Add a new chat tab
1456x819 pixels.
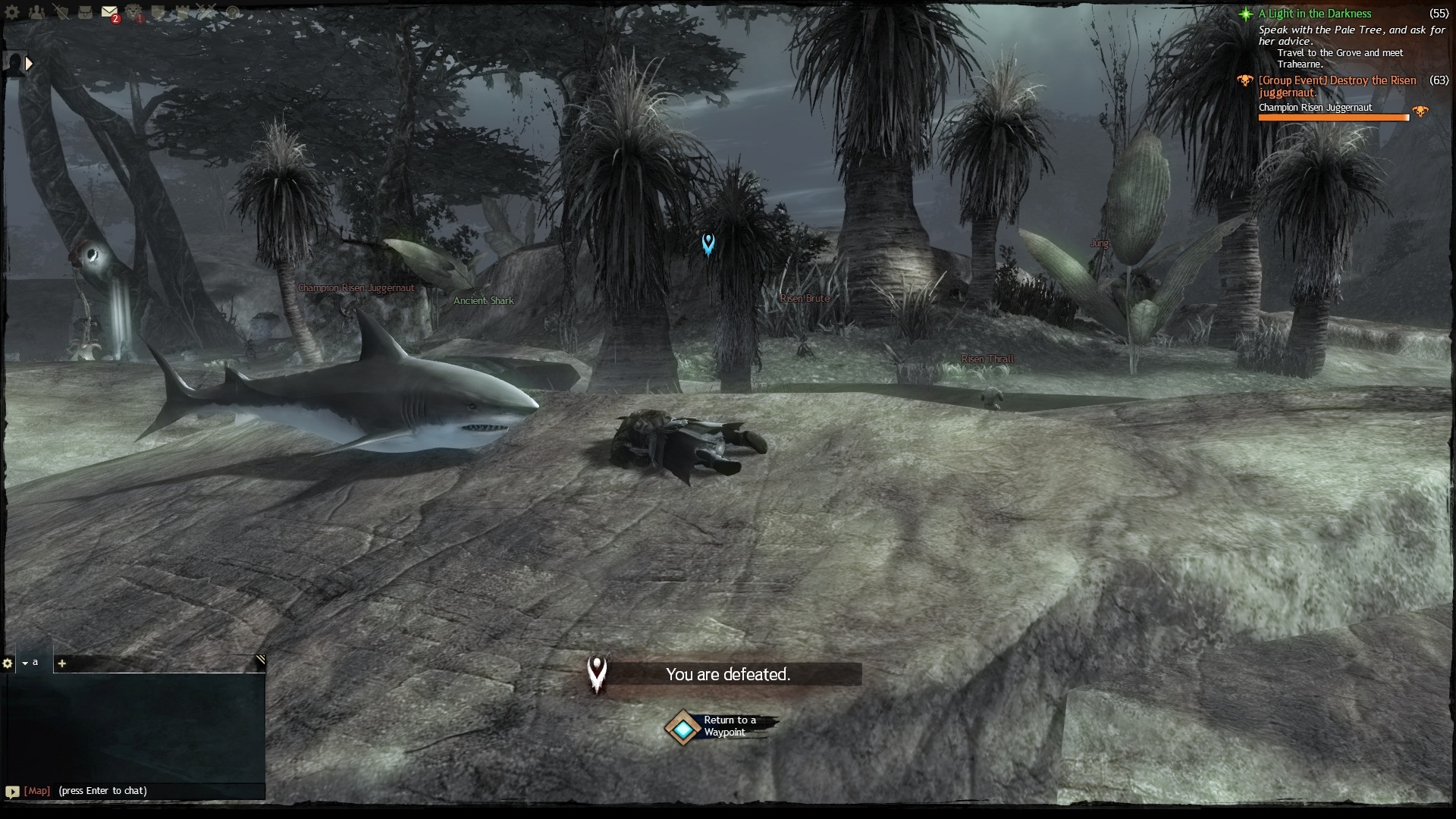pos(62,664)
